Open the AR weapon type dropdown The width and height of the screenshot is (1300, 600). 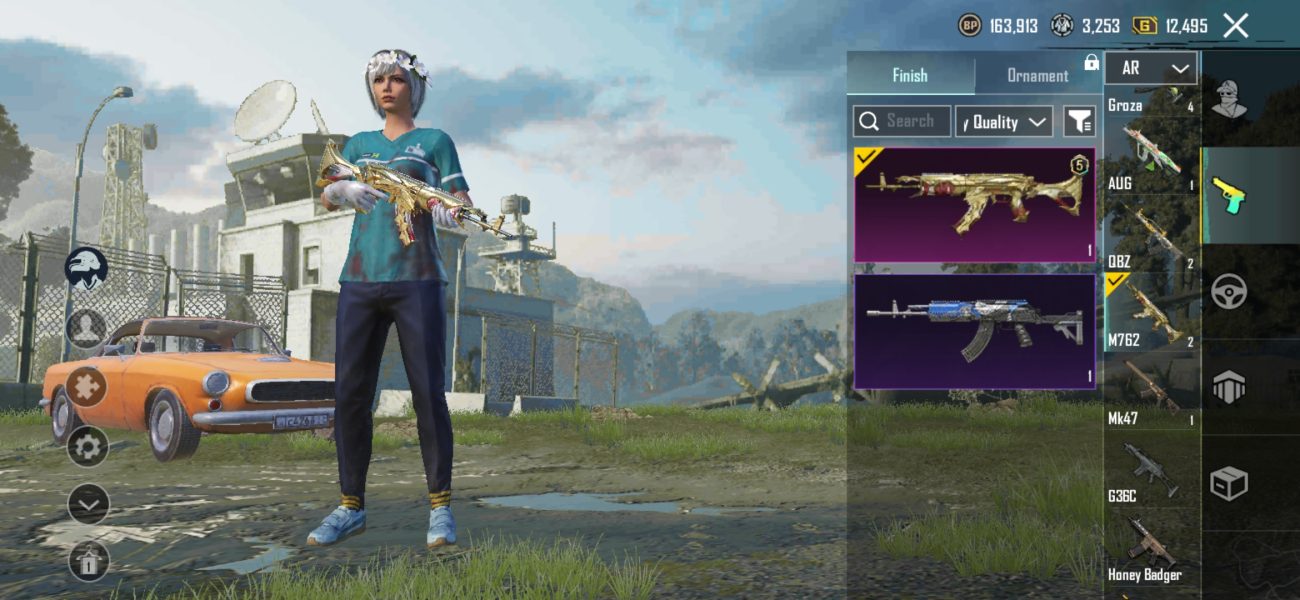1151,68
